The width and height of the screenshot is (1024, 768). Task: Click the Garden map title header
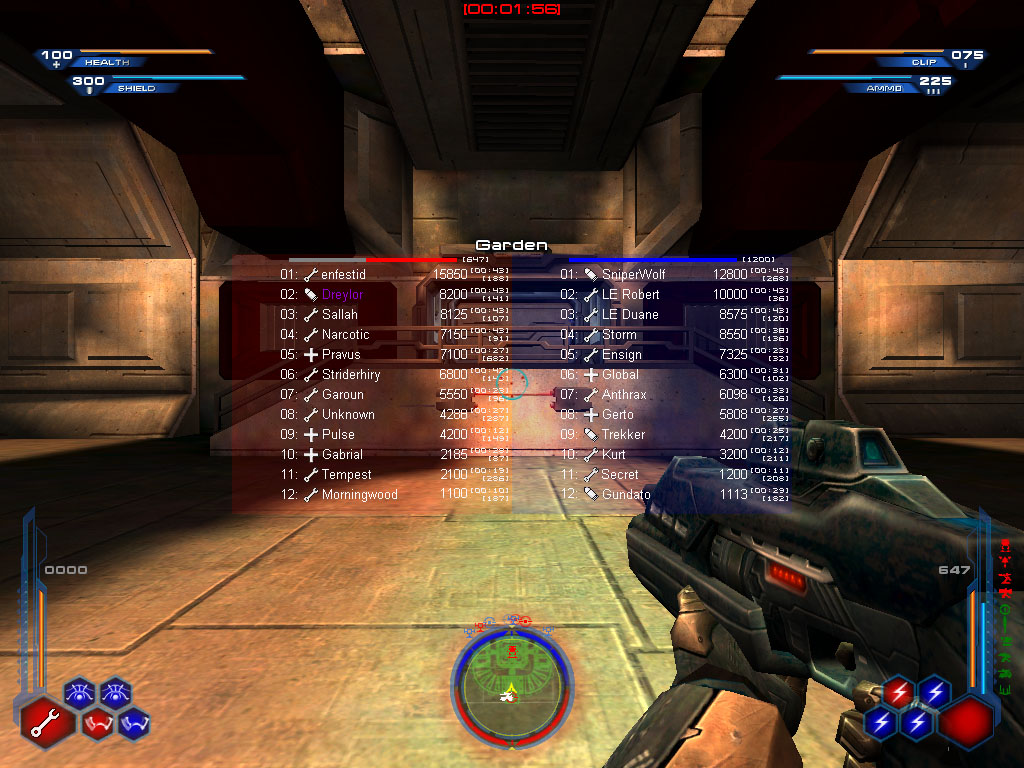tap(511, 245)
